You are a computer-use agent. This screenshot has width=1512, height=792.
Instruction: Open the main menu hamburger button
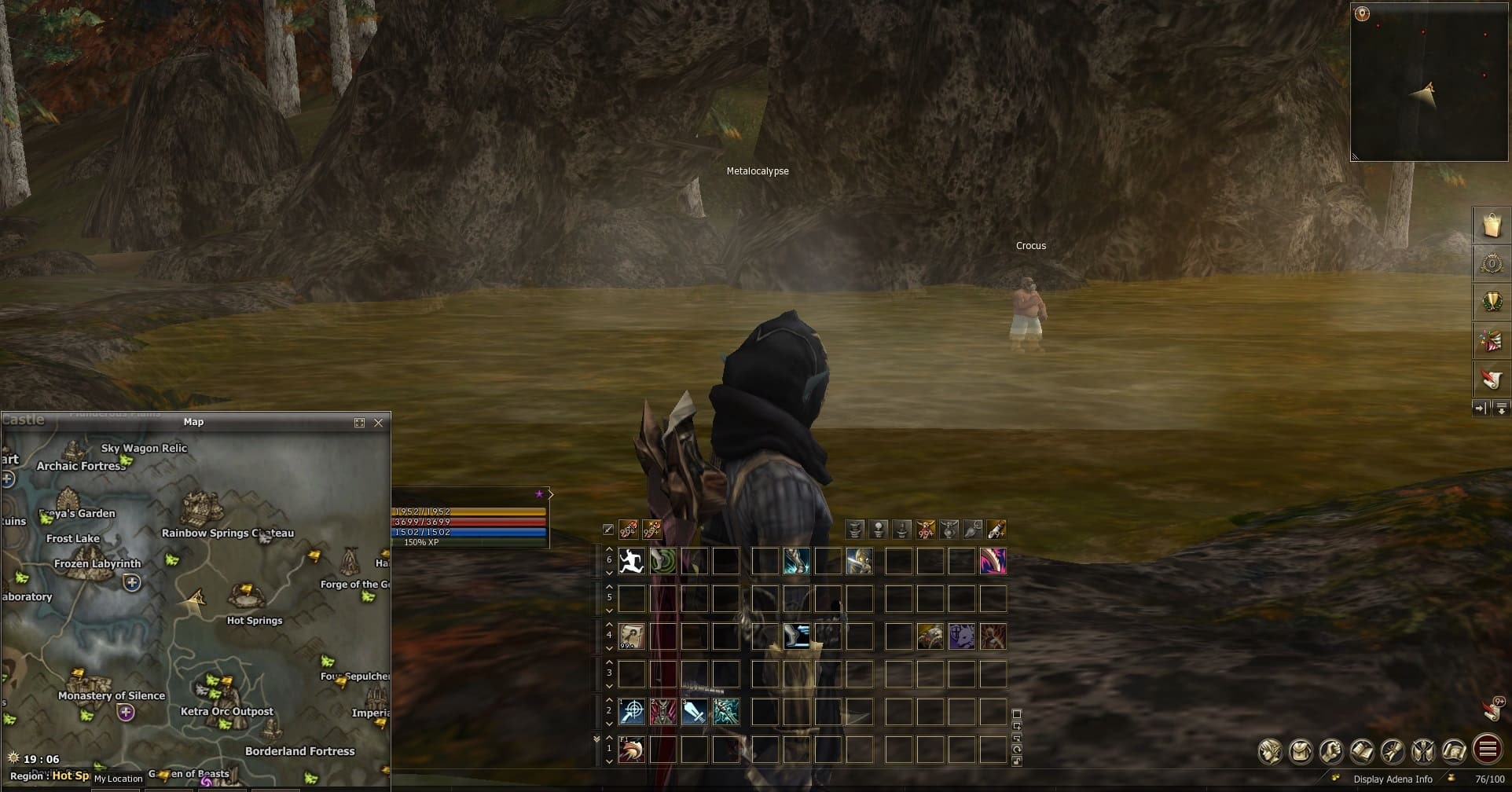[x=1487, y=750]
